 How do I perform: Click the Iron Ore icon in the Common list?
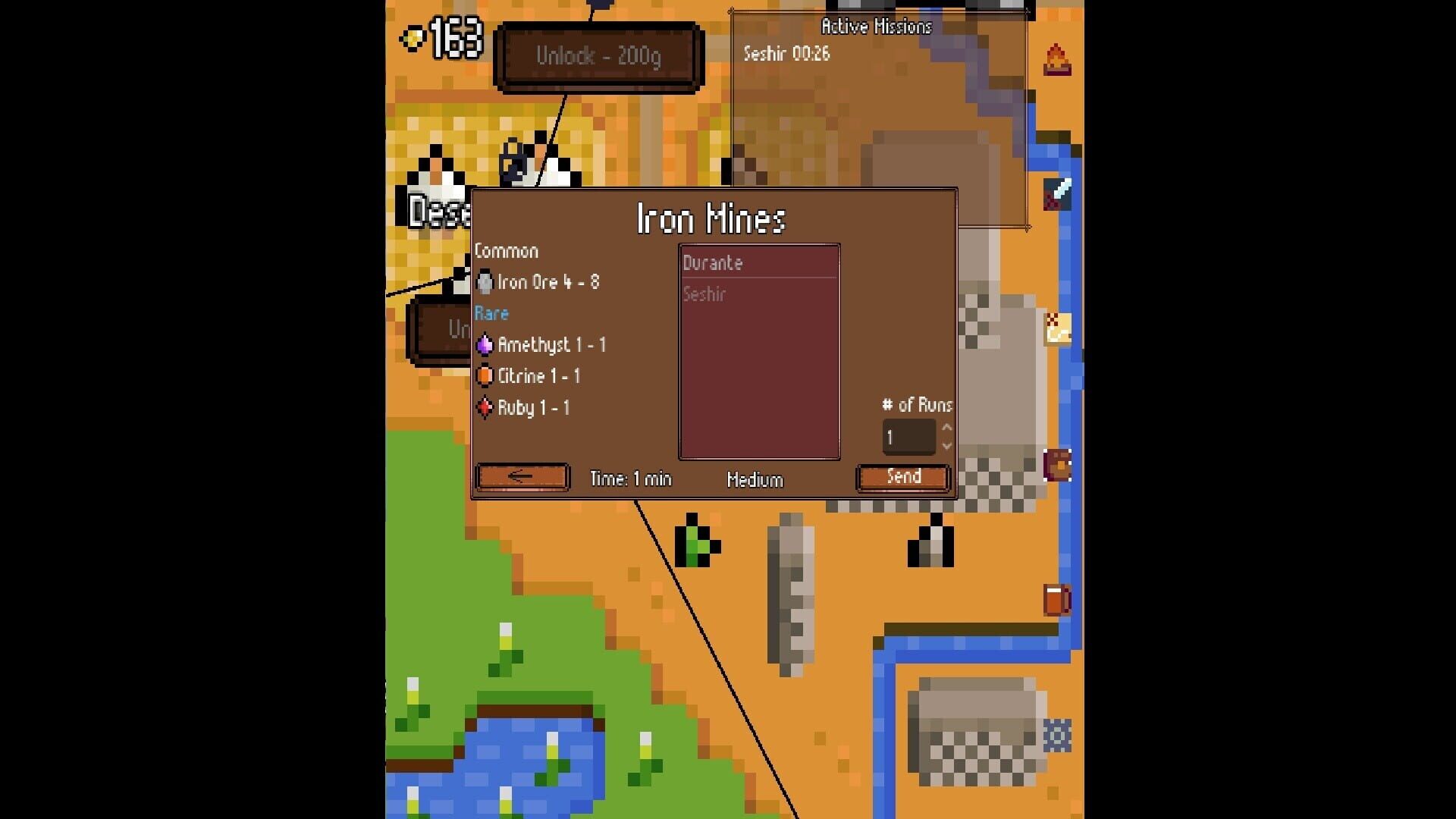tap(484, 282)
